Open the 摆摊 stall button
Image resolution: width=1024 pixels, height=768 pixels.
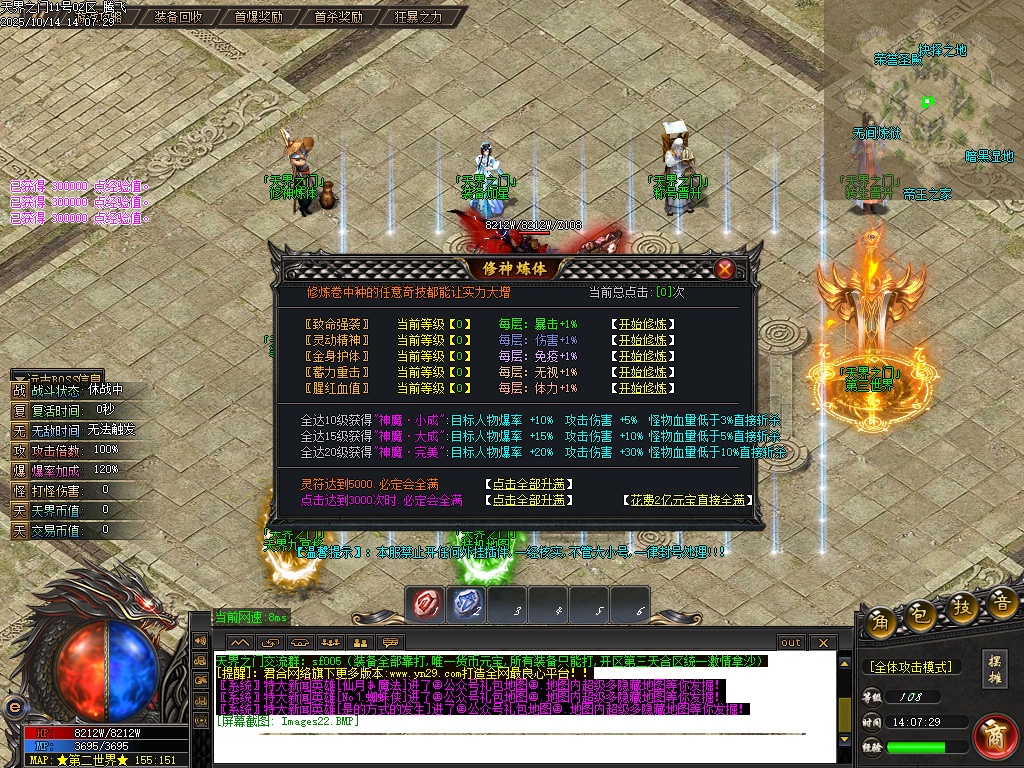[x=995, y=668]
